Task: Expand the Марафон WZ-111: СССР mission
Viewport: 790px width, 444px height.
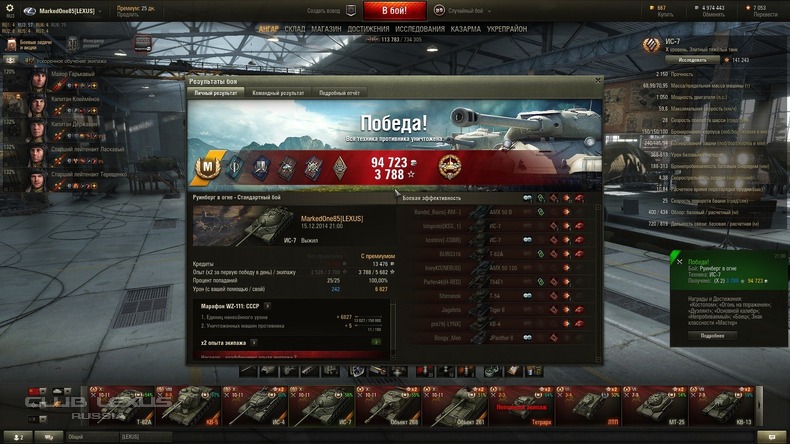Action: coord(268,305)
